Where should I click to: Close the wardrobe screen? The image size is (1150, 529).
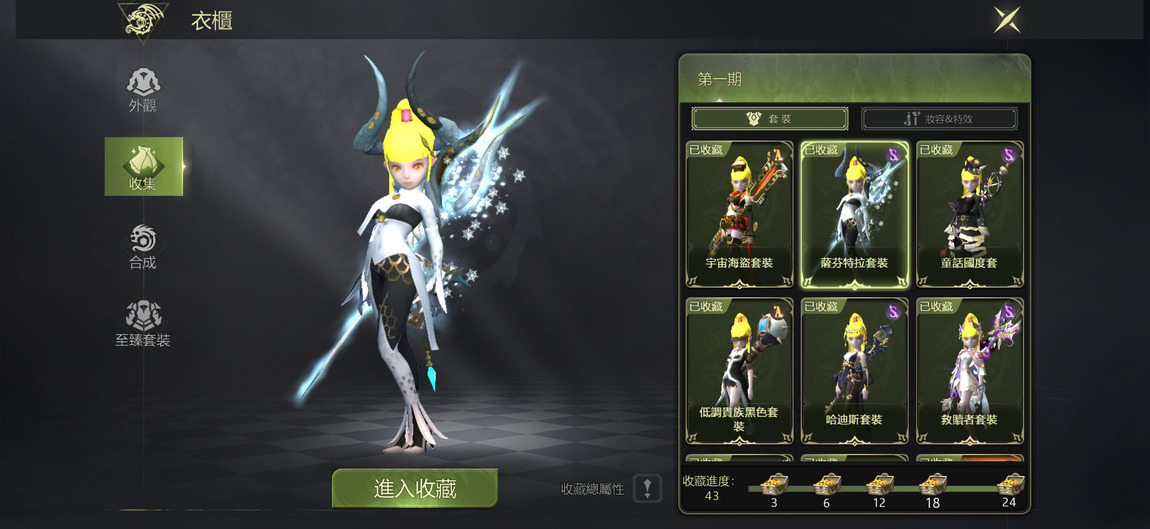1007,19
